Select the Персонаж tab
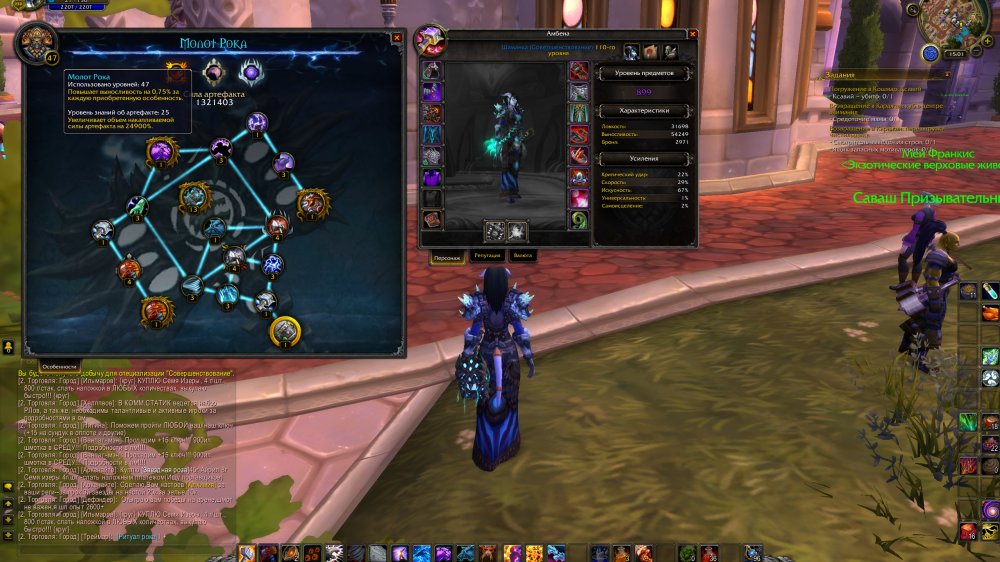The height and width of the screenshot is (562, 1000). click(x=447, y=257)
